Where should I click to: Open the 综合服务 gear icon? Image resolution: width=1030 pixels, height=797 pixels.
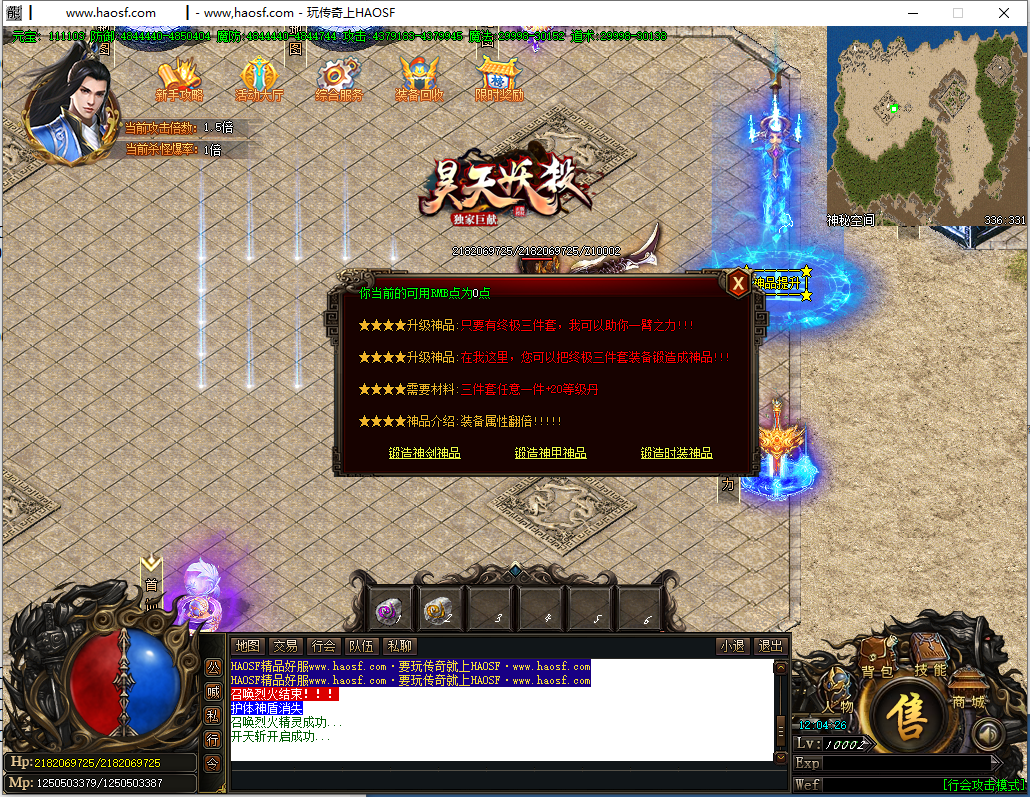pos(339,79)
